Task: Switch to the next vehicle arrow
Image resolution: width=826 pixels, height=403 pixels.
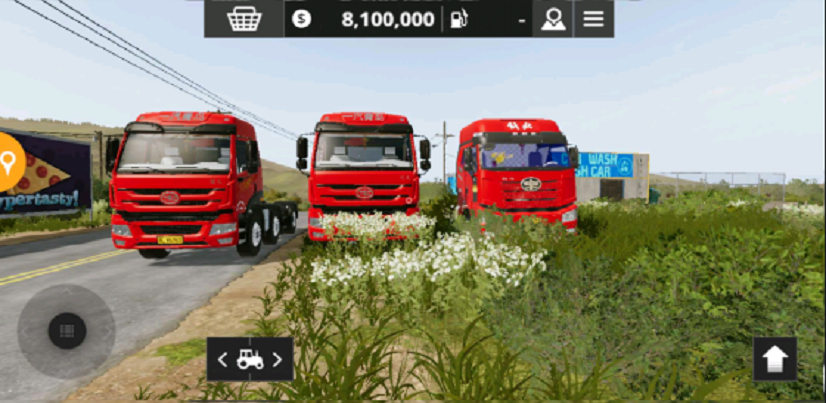Action: [277, 360]
